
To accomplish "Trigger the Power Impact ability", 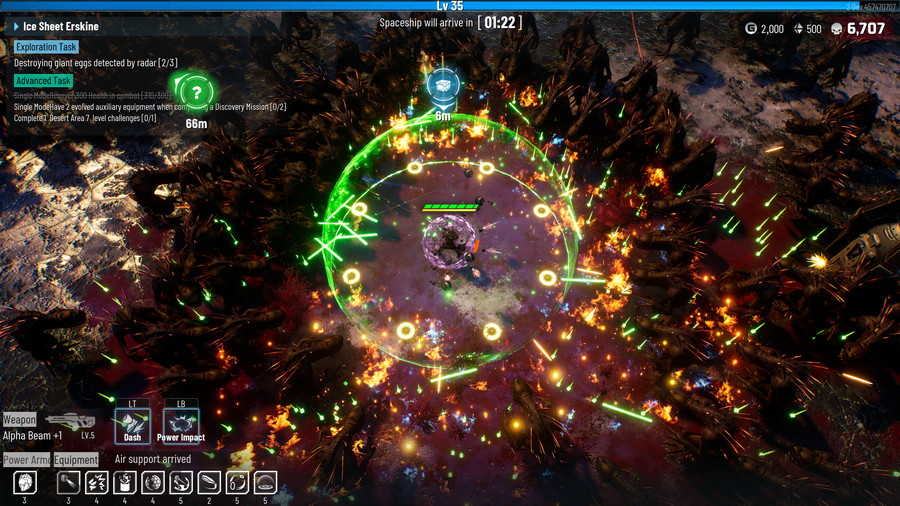I will coord(181,424).
